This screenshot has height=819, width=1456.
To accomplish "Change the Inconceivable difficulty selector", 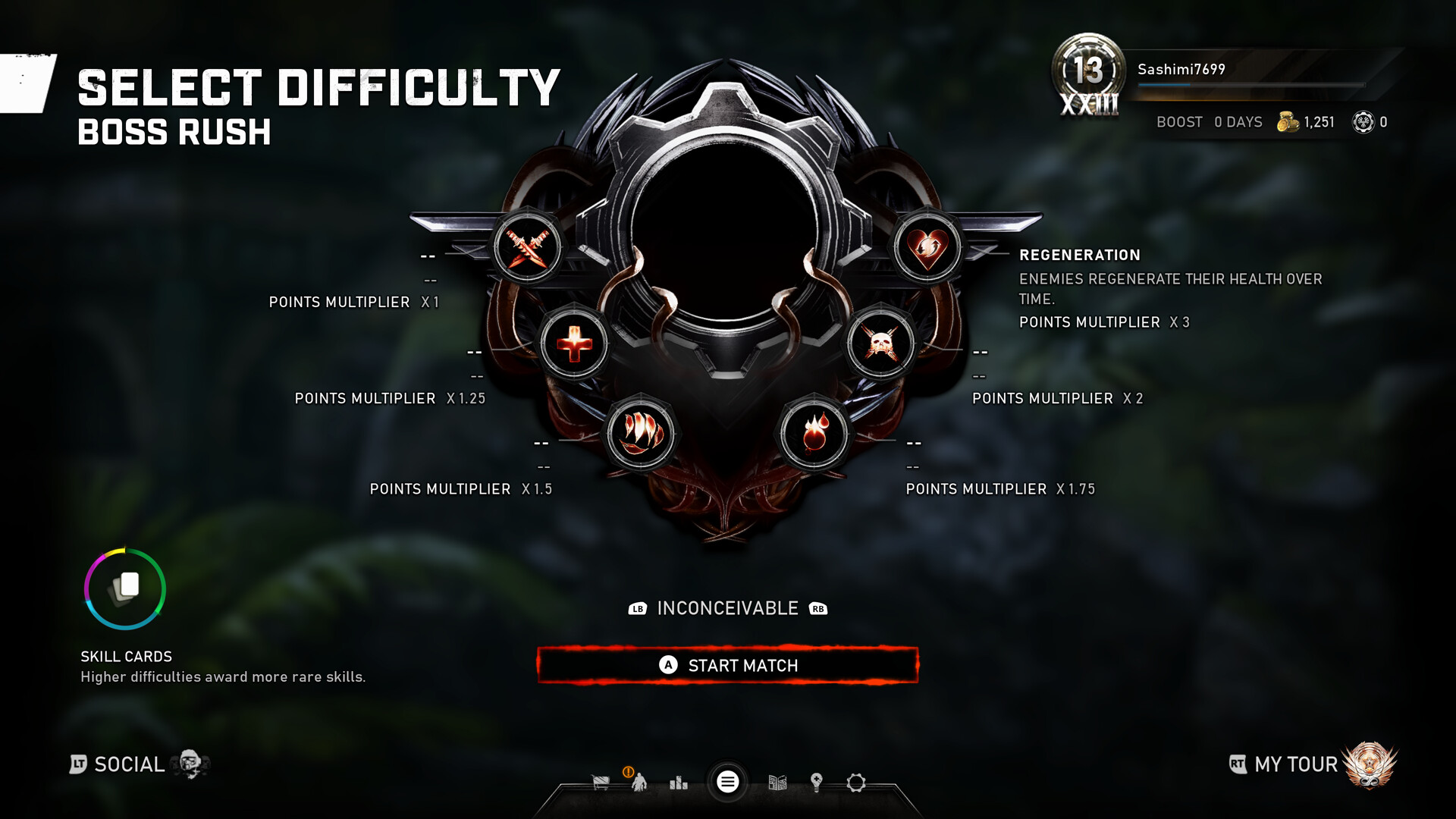I will 727,608.
